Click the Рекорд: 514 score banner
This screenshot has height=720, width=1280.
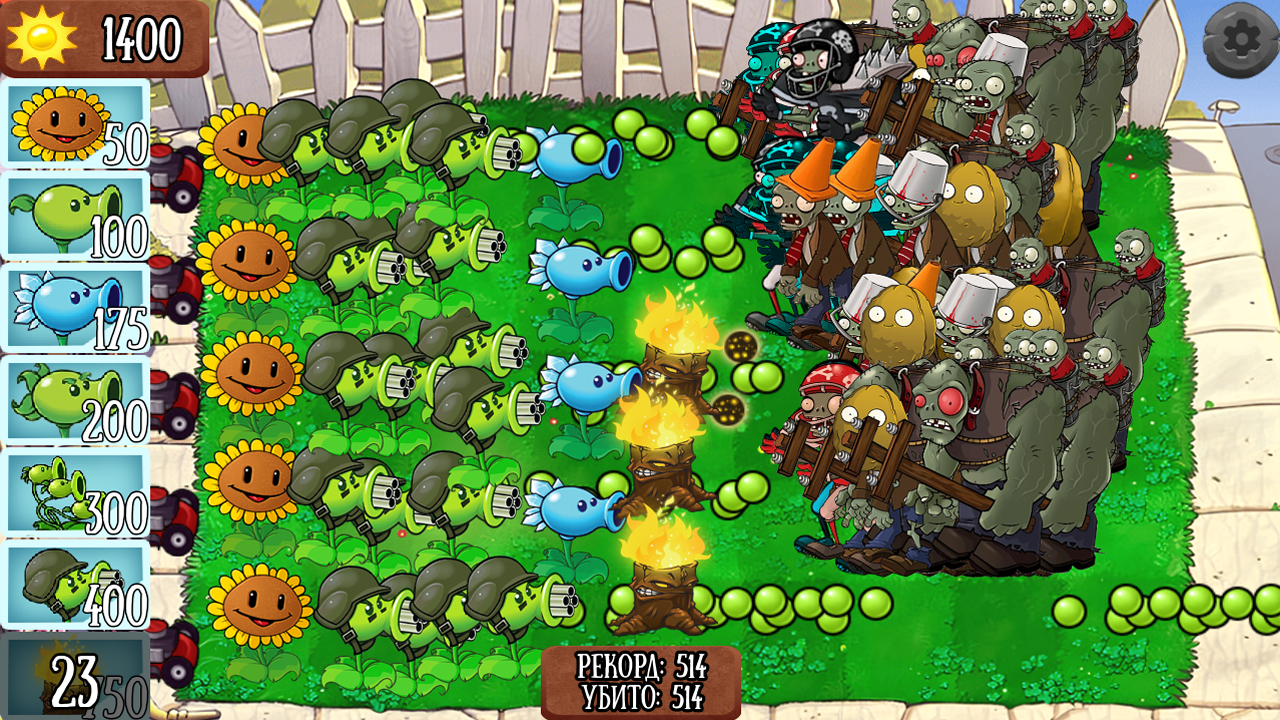coord(640,663)
